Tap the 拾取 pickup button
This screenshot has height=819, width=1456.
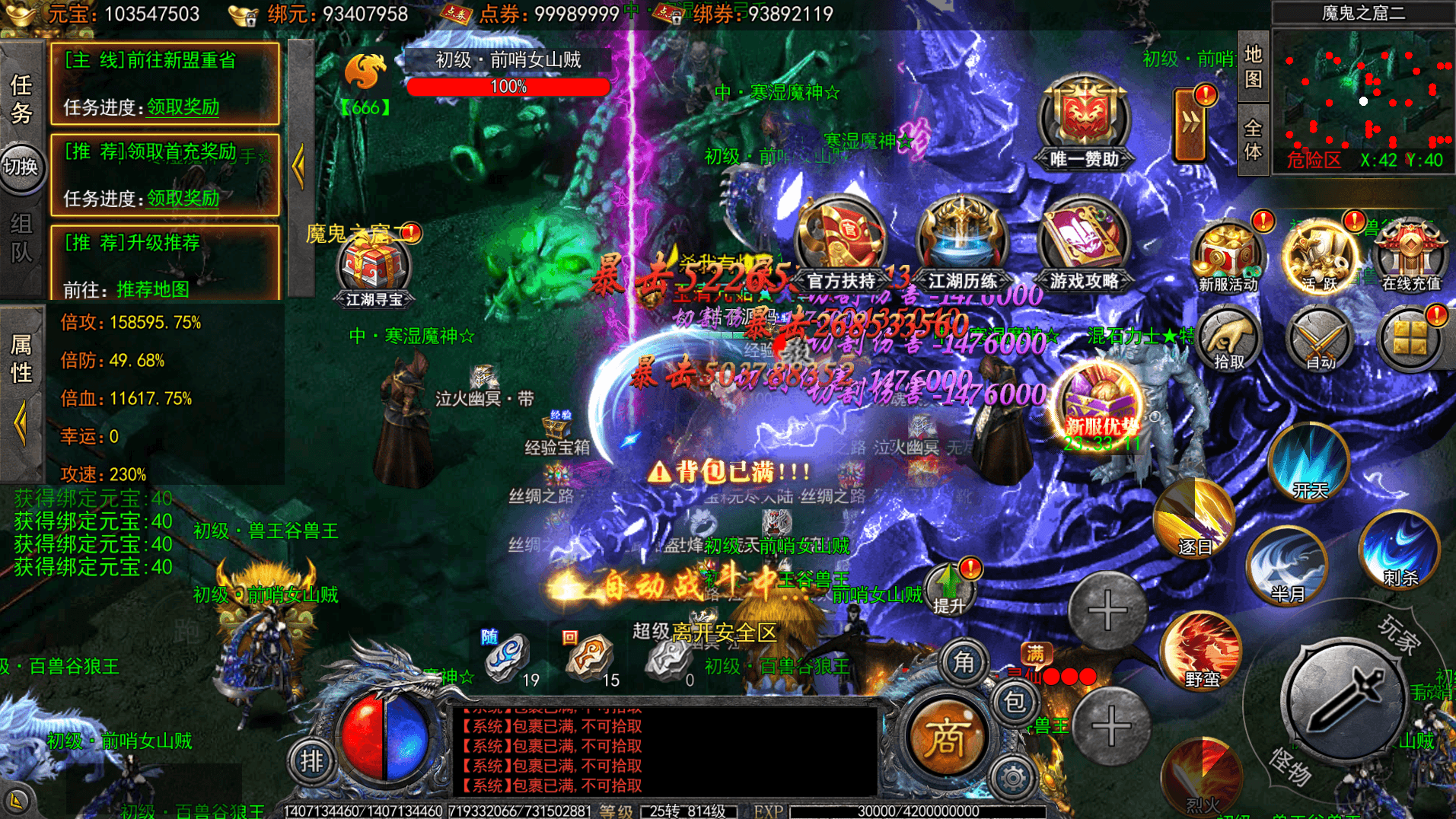tap(1228, 340)
